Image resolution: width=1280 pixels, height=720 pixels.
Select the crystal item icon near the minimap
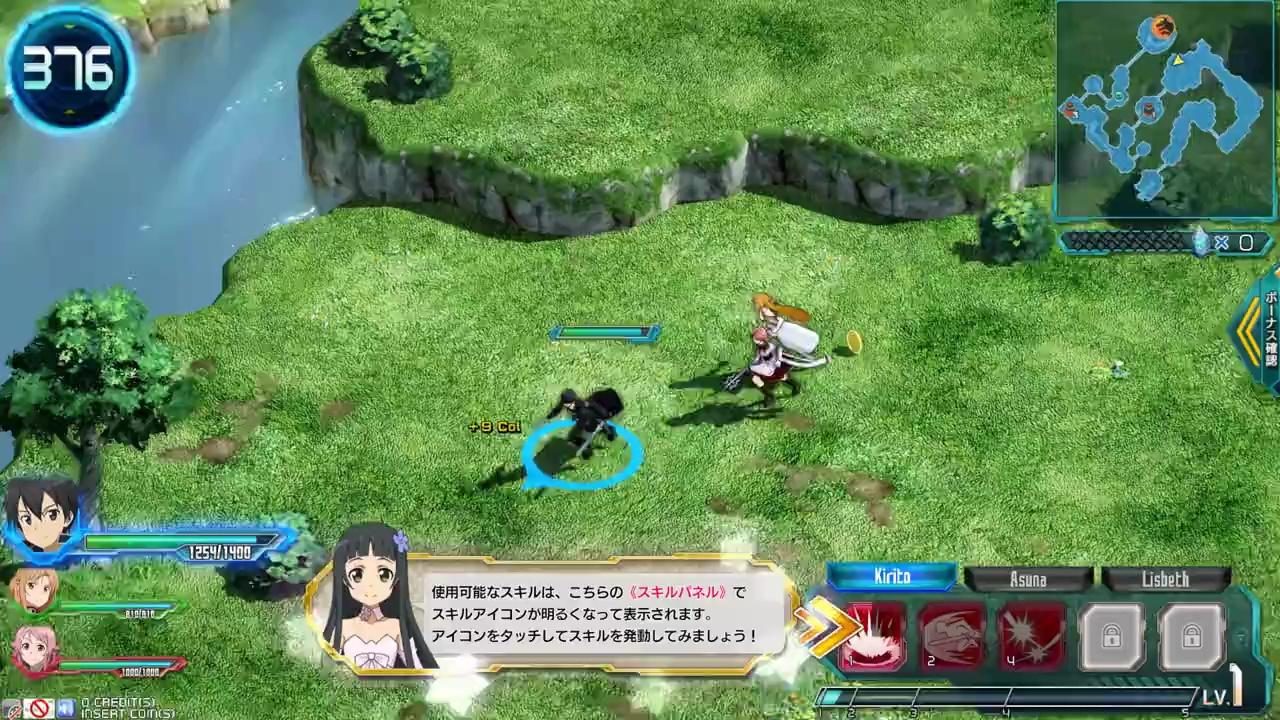[1200, 241]
